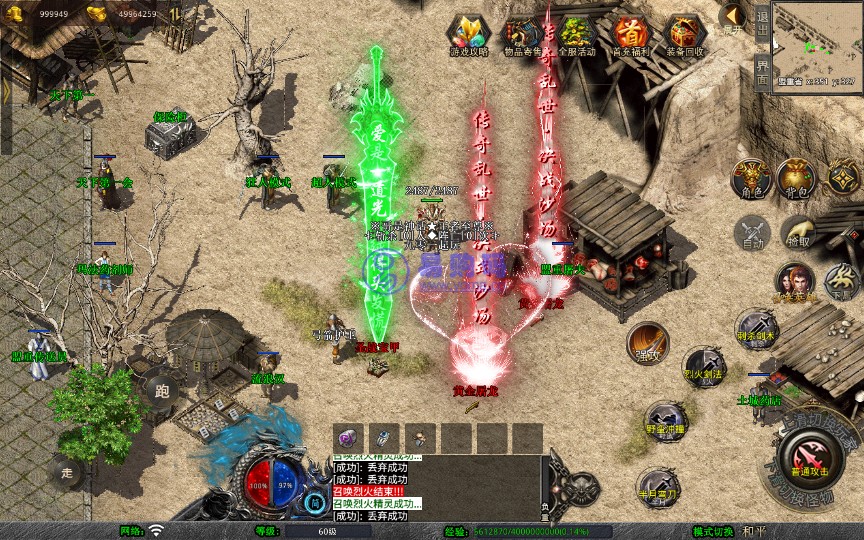Select the 跑 run movement button
This screenshot has height=540, width=864.
tap(160, 390)
